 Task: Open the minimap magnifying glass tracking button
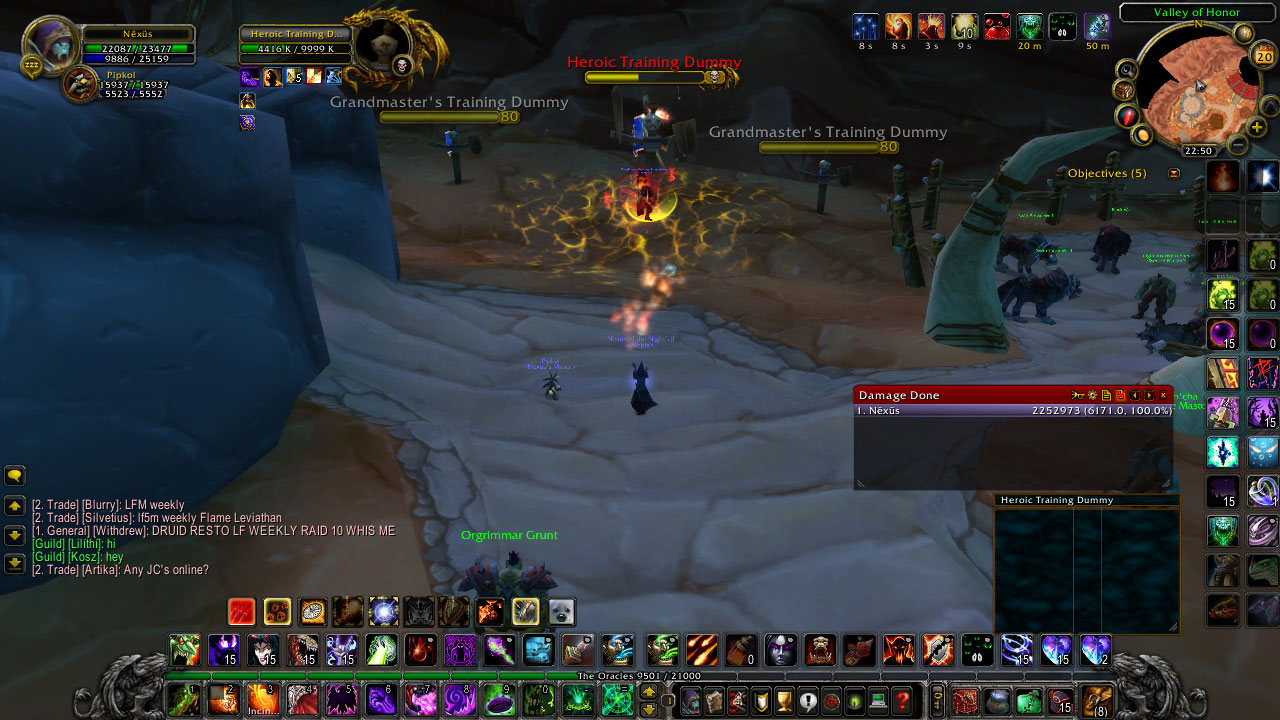click(1127, 70)
